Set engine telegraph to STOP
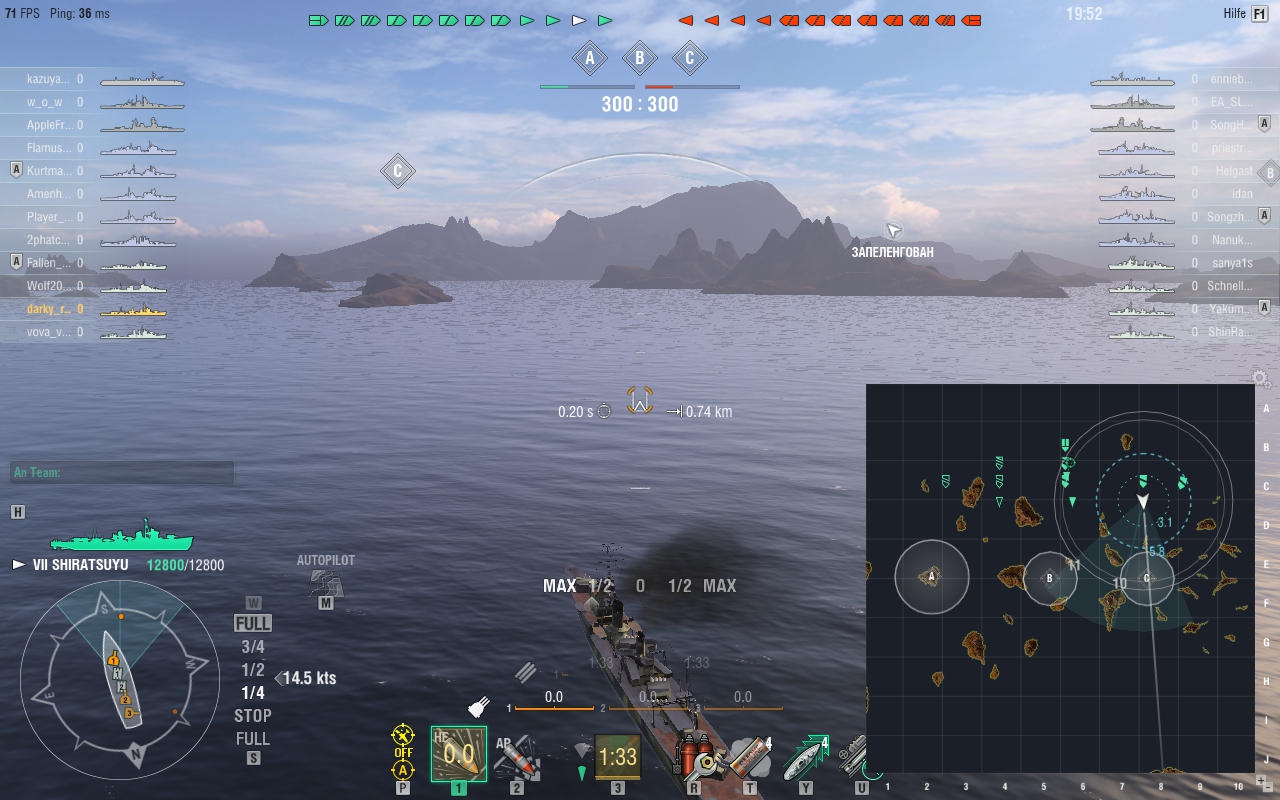Screen dimensions: 1280x800 (x=253, y=716)
